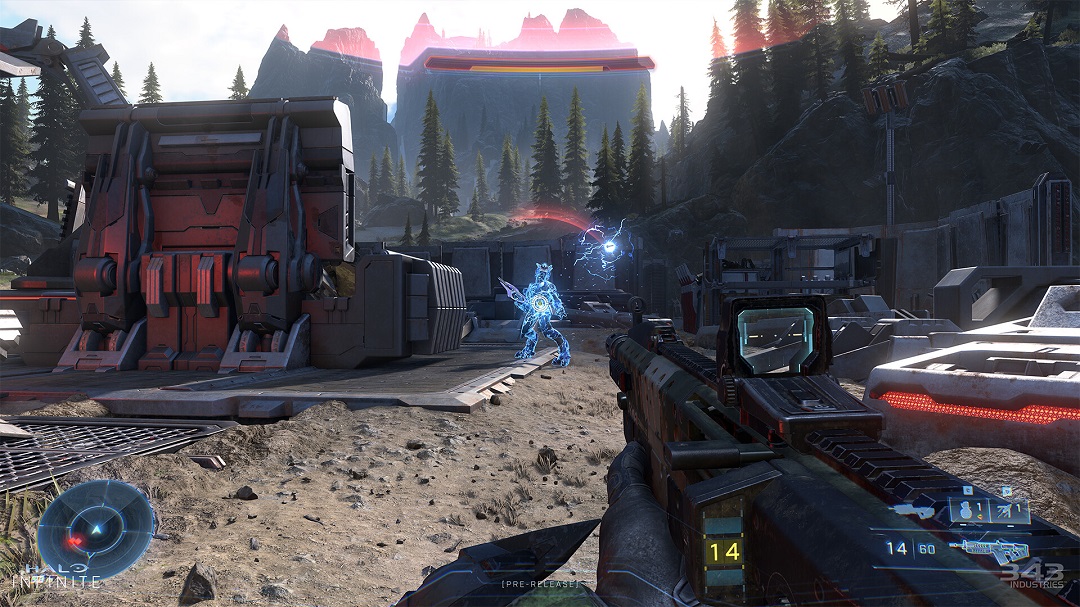Switch to the secondary plasma pistol icon
1080x607 pixels.
coord(915,511)
